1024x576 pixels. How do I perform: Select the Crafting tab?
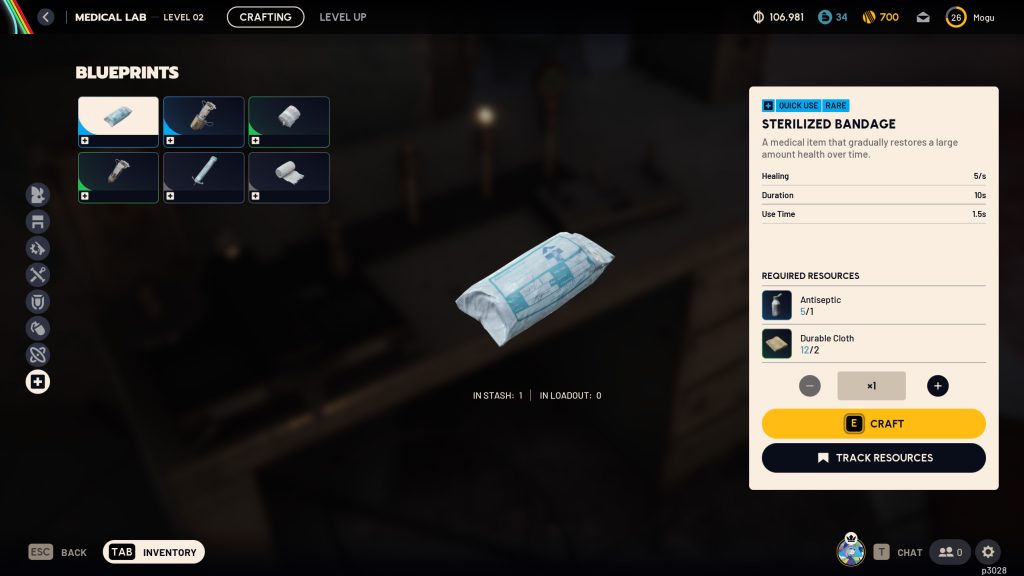(x=265, y=17)
